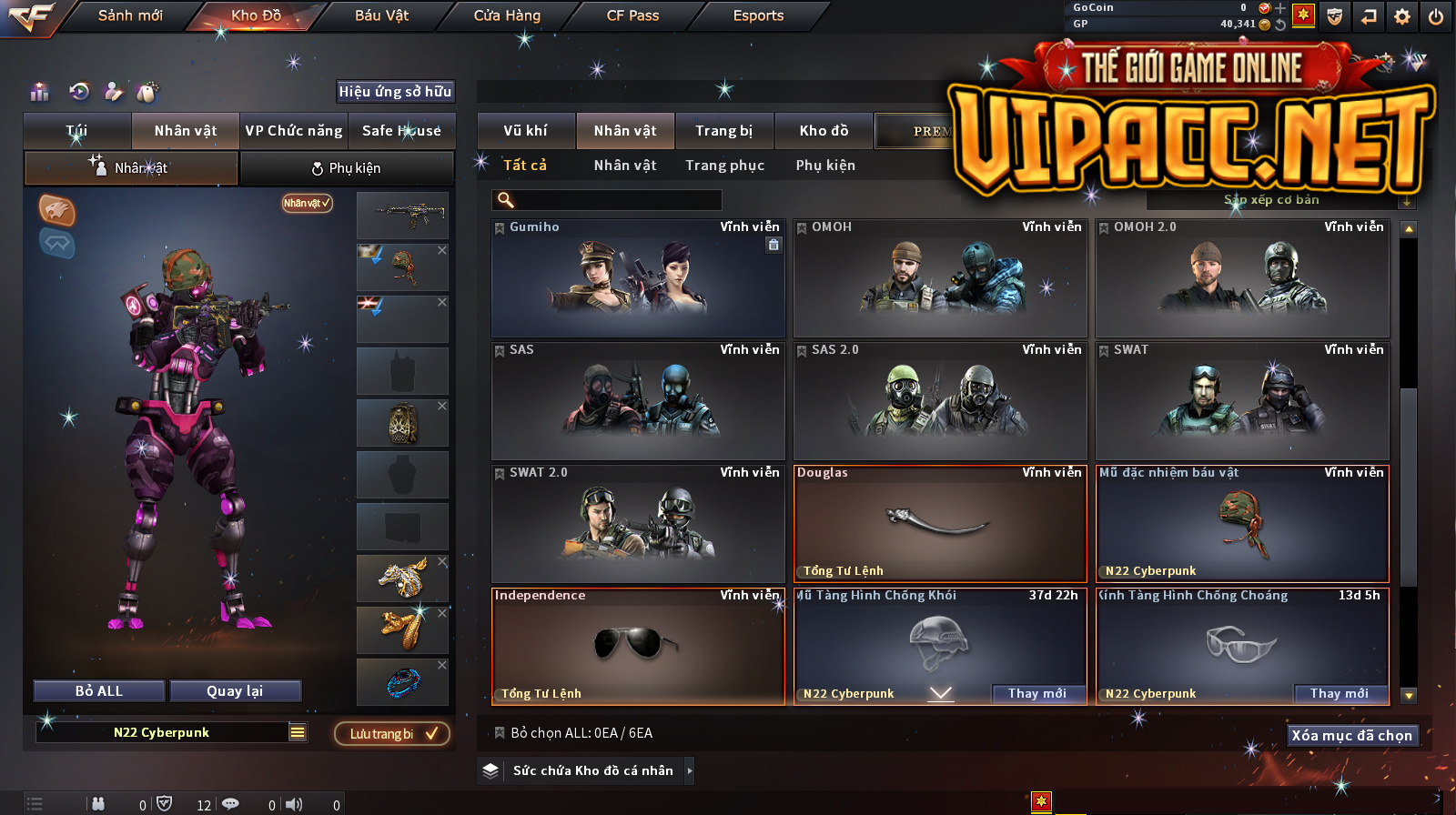Select the Gumiho character card
The image size is (1456, 815).
(x=638, y=278)
